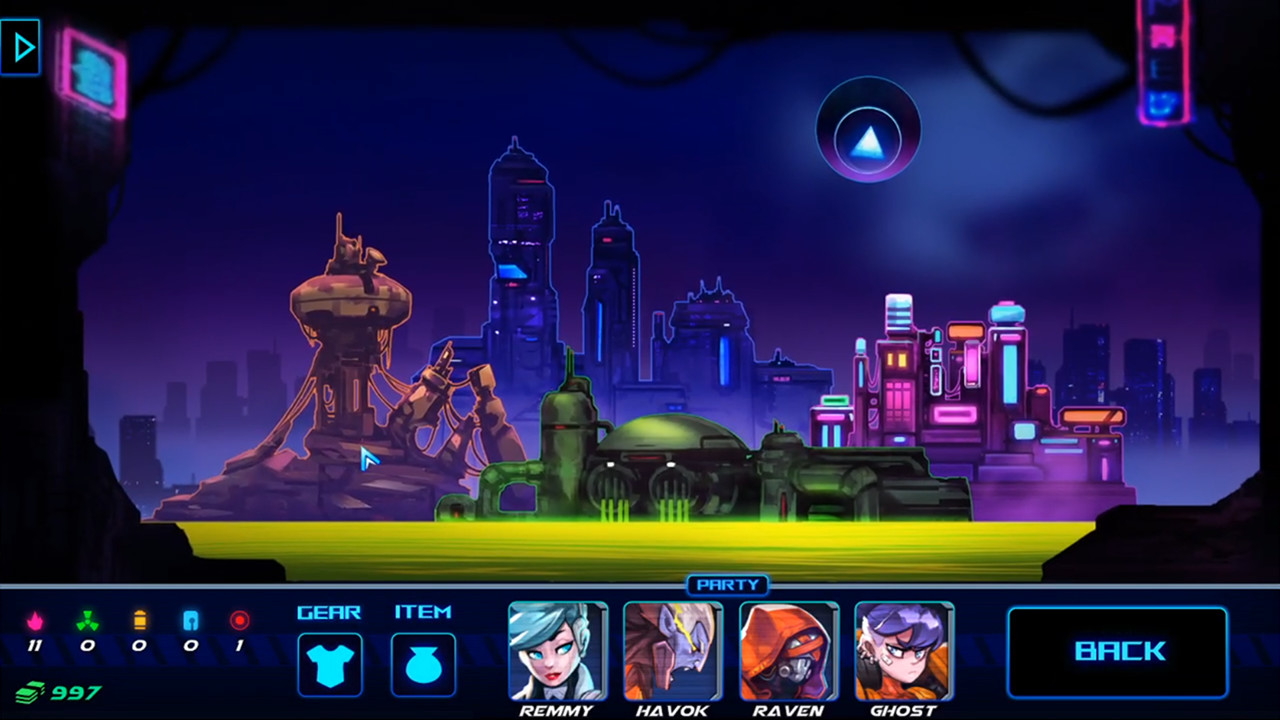
Task: Click the red target resource icon
Action: coord(240,621)
